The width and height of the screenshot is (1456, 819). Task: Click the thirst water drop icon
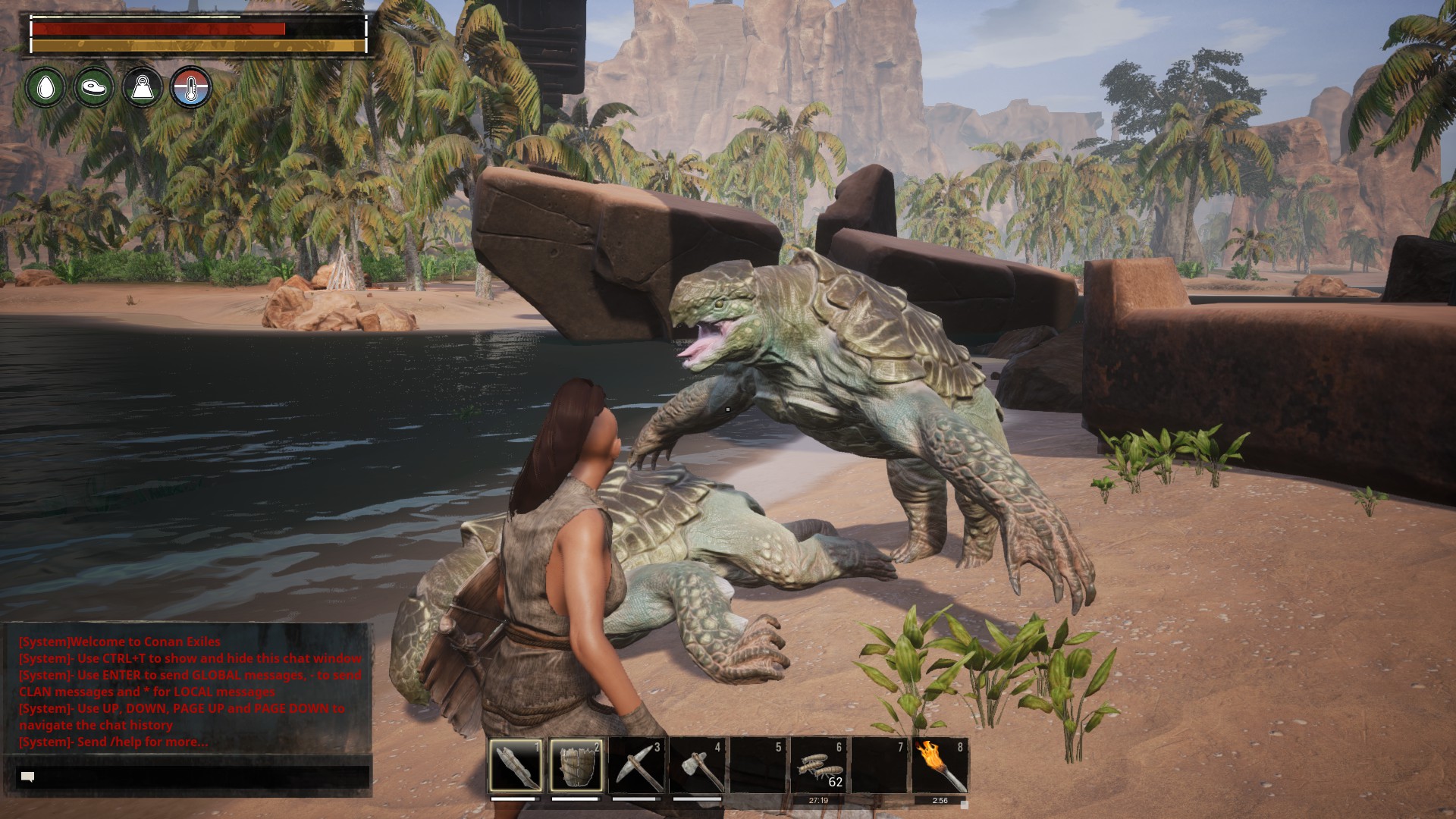pos(45,87)
